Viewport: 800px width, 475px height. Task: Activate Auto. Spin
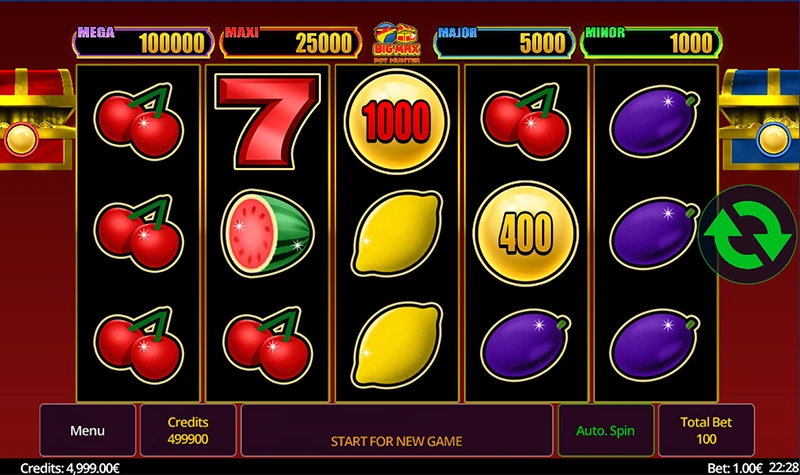point(605,431)
